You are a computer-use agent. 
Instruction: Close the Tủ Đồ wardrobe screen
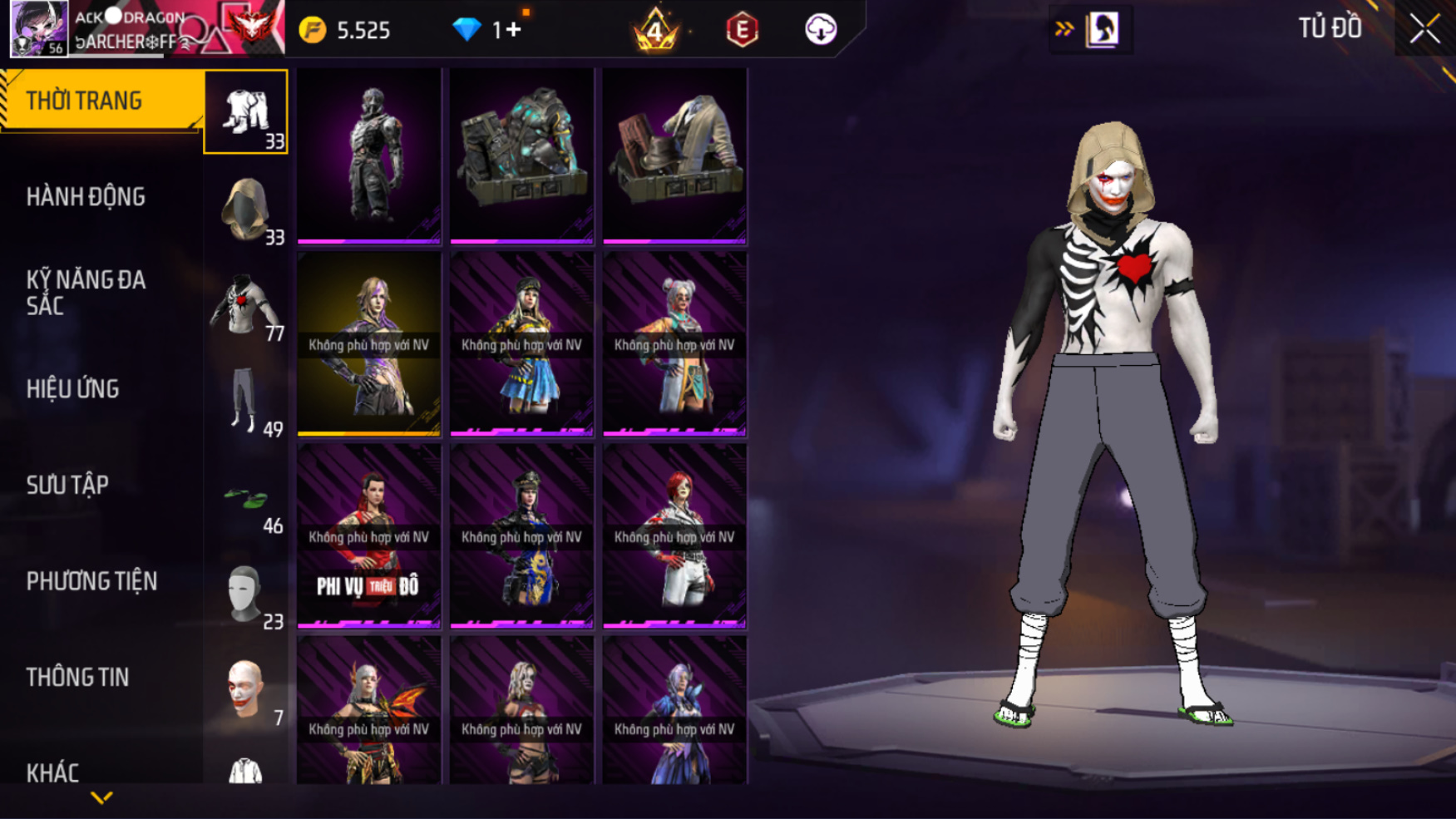[1424, 29]
